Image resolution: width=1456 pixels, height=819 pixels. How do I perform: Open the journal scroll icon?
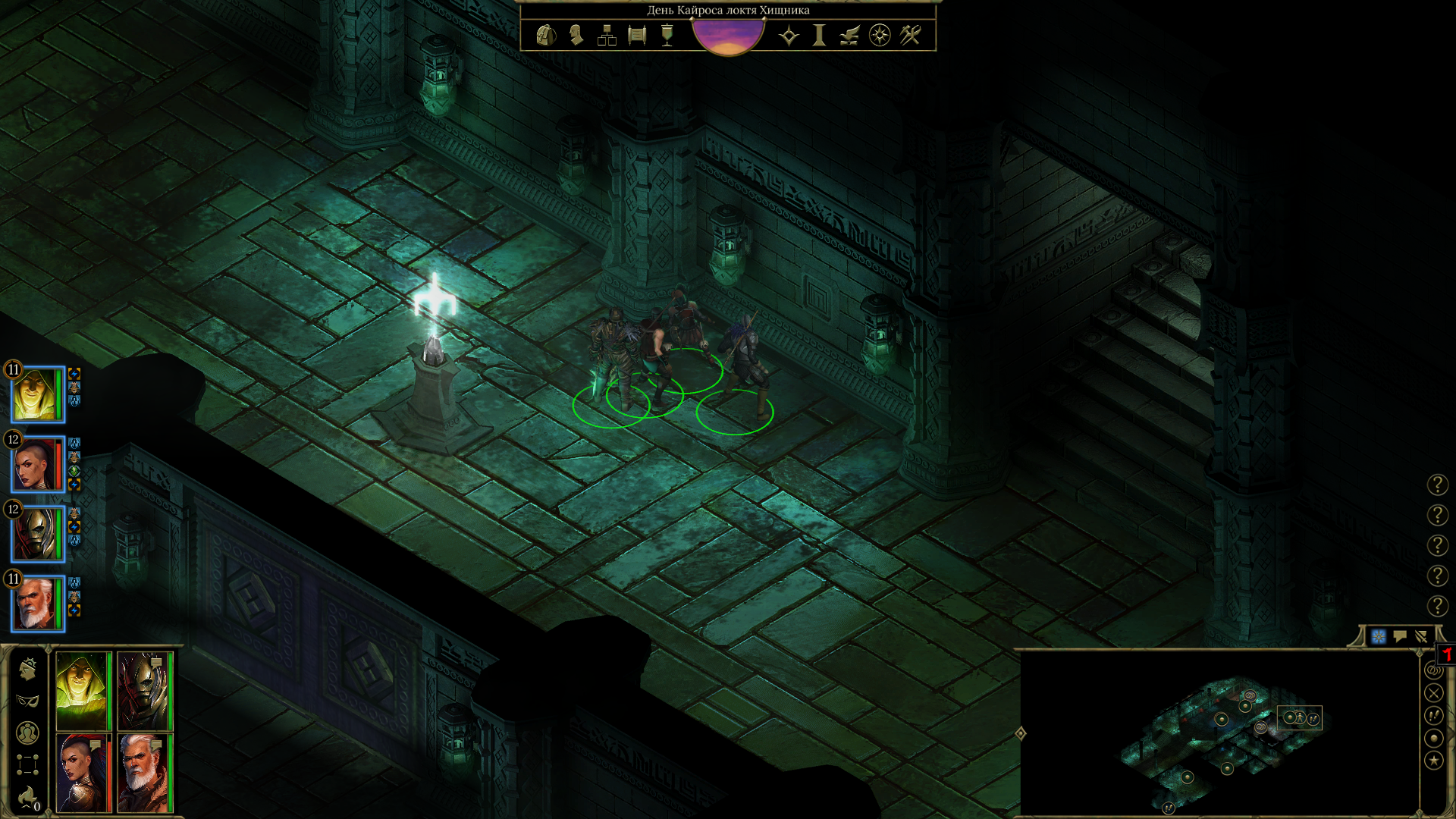point(637,36)
